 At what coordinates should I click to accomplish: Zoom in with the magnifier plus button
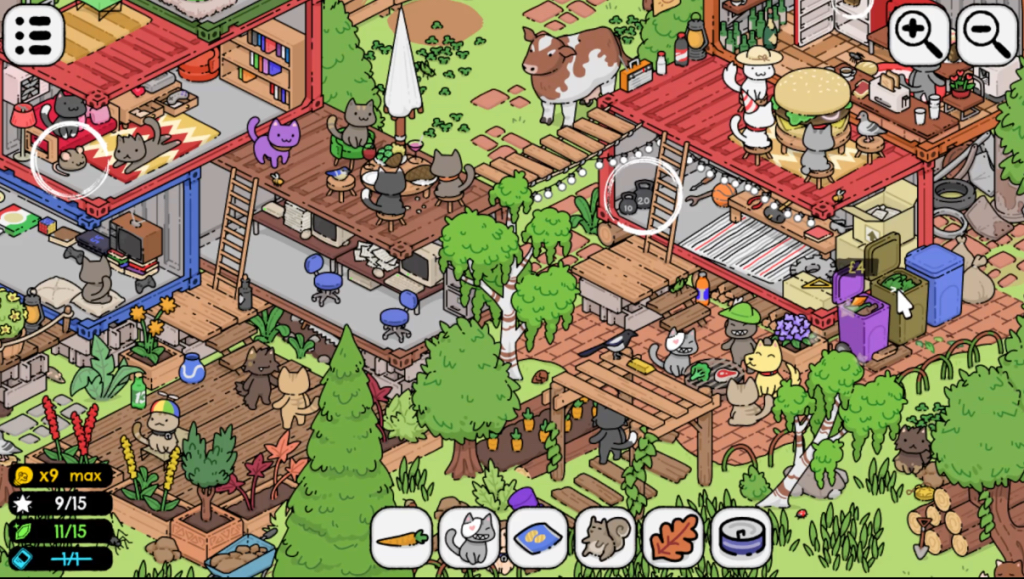click(919, 34)
